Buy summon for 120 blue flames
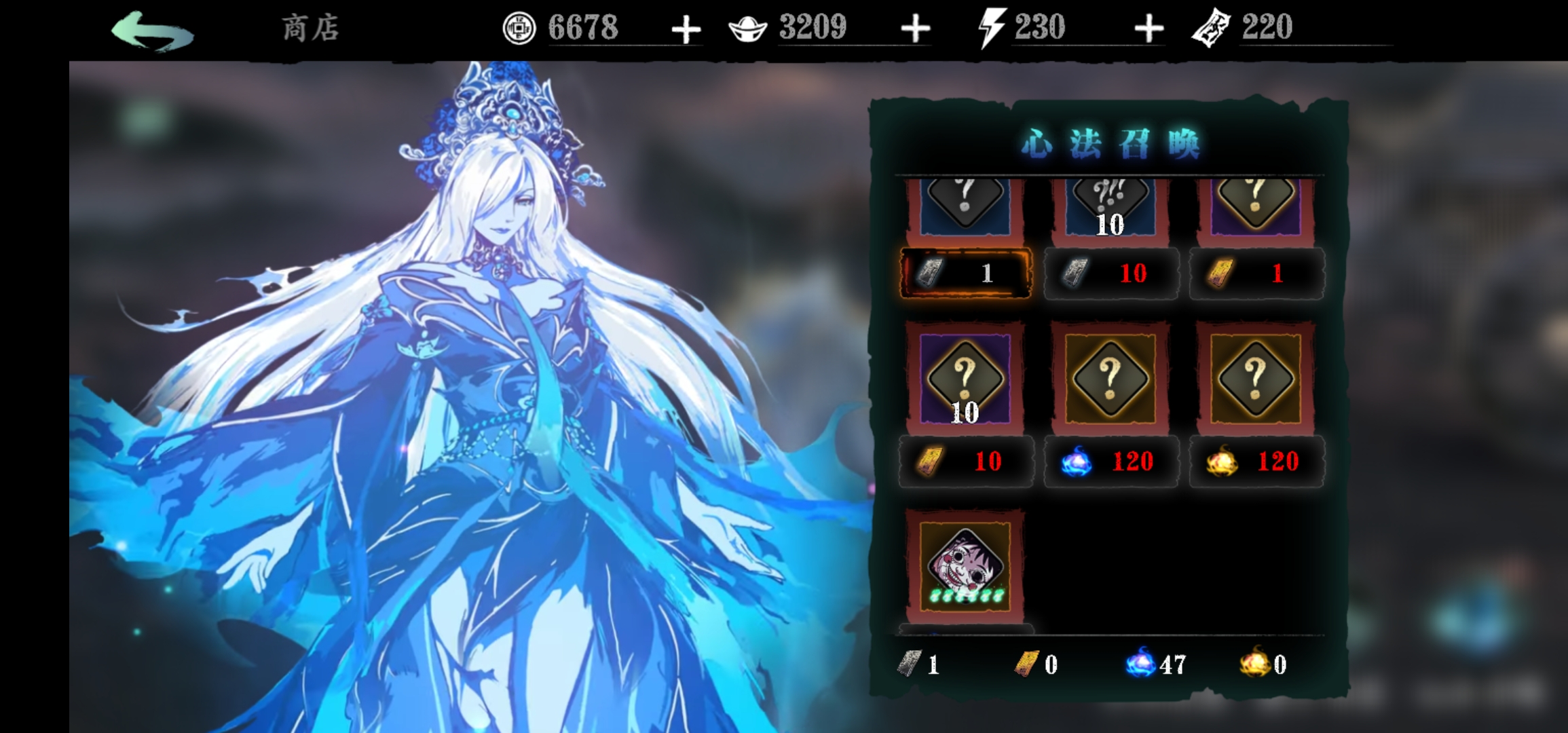Image resolution: width=1568 pixels, height=733 pixels. click(x=1110, y=462)
